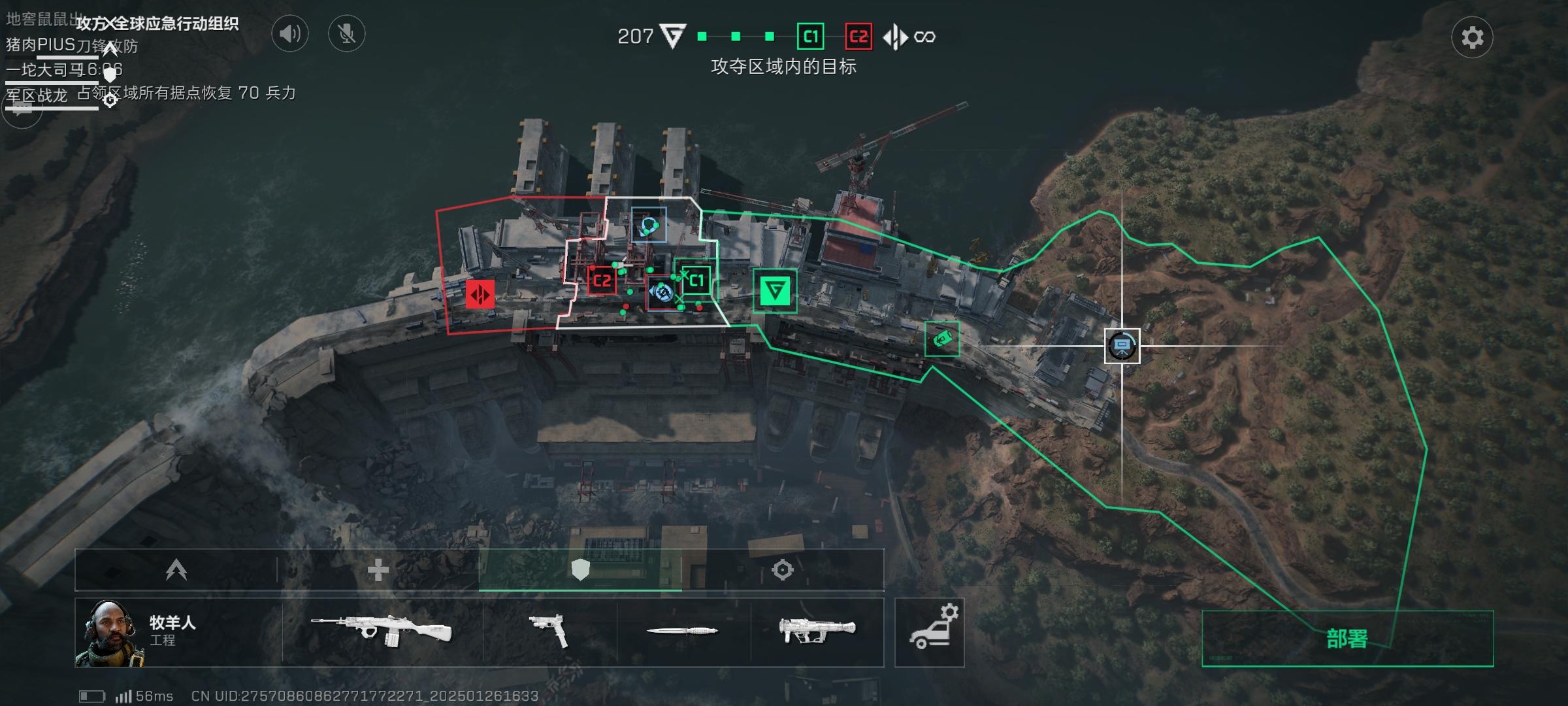
Task: Open the 牧羊人 operator card
Action: [178, 632]
